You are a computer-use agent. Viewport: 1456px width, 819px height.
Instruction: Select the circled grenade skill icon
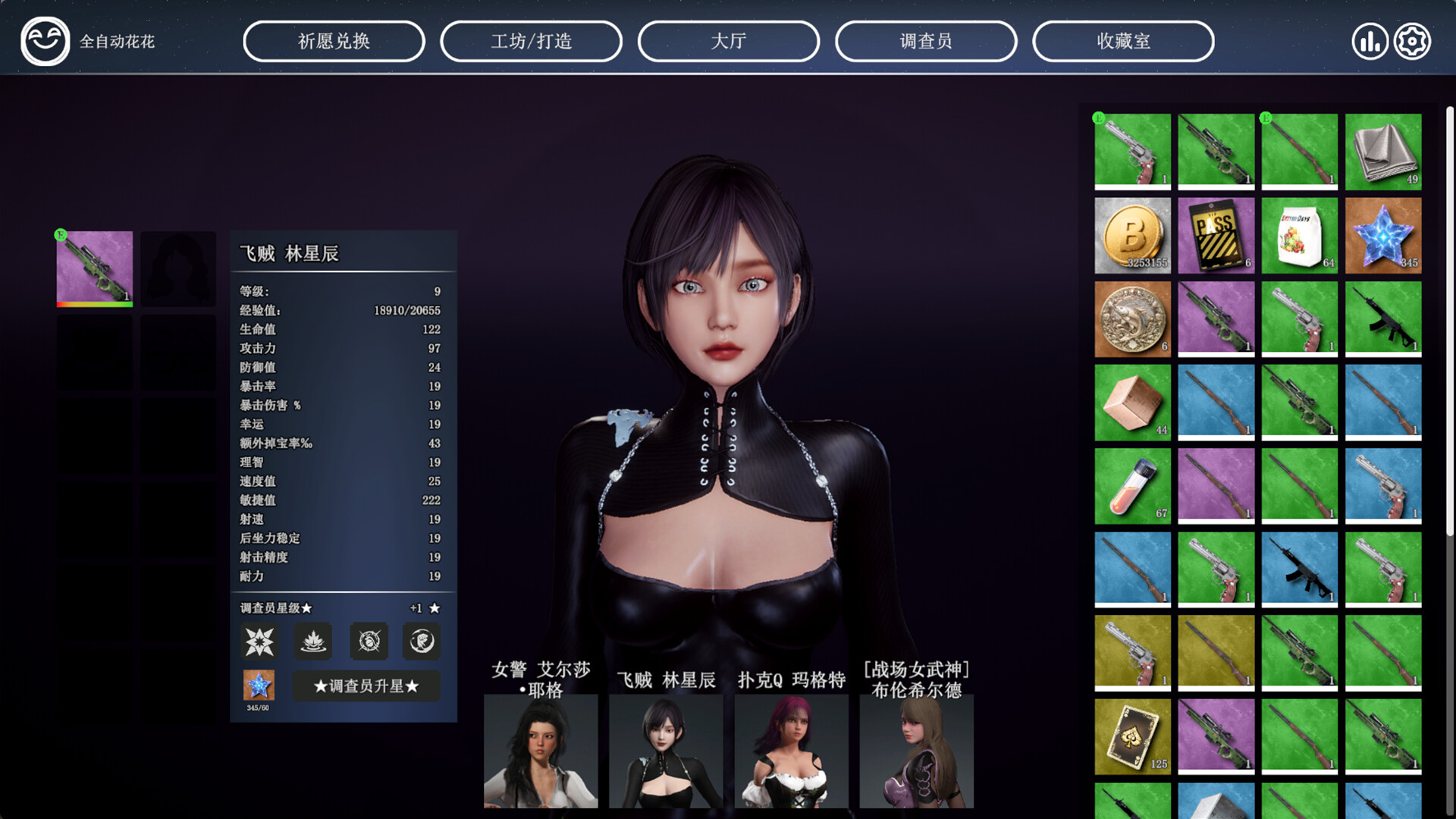tap(367, 641)
